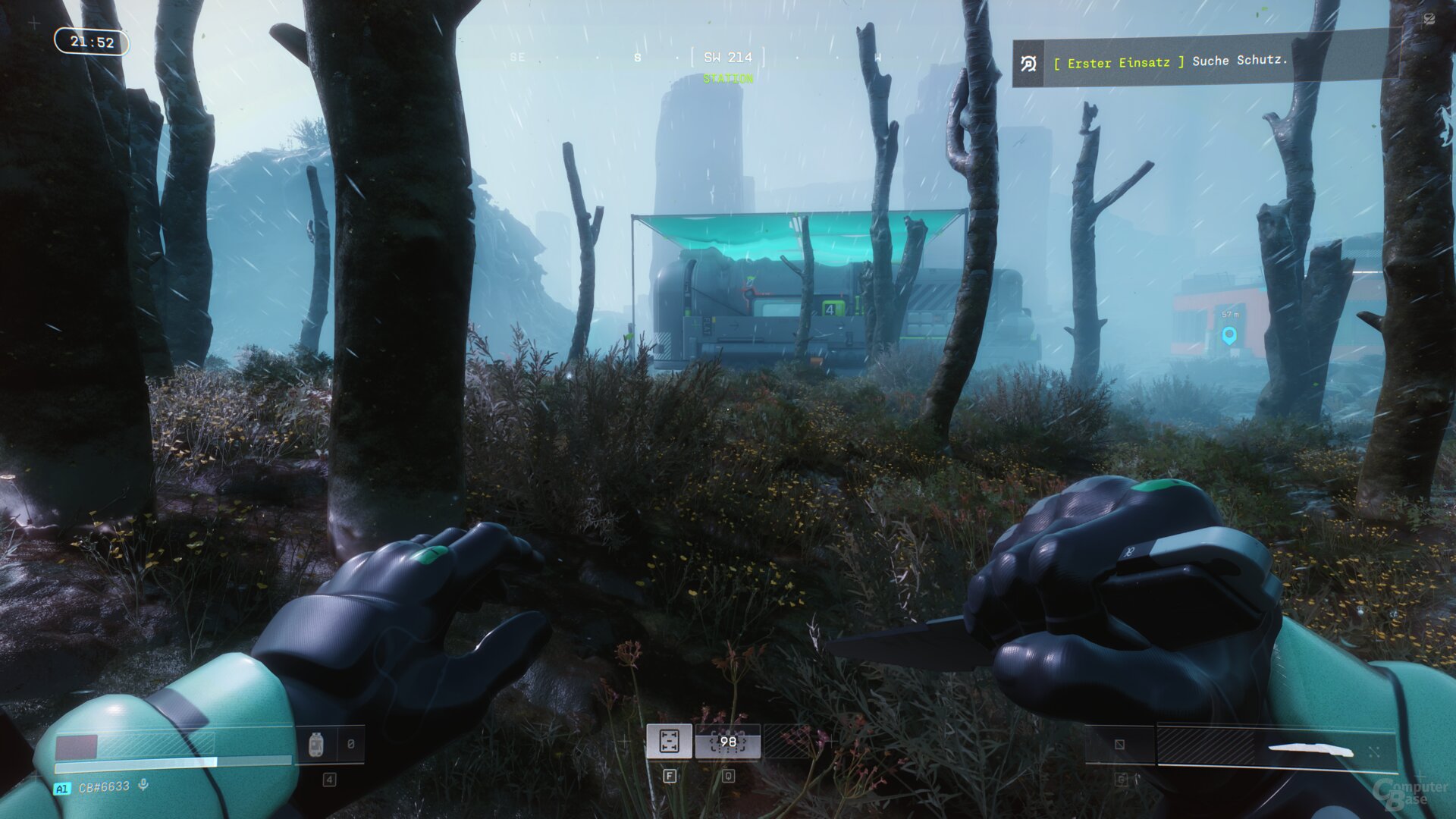The height and width of the screenshot is (819, 1456).
Task: Select the ability on cooldown showing 98
Action: coord(728,742)
